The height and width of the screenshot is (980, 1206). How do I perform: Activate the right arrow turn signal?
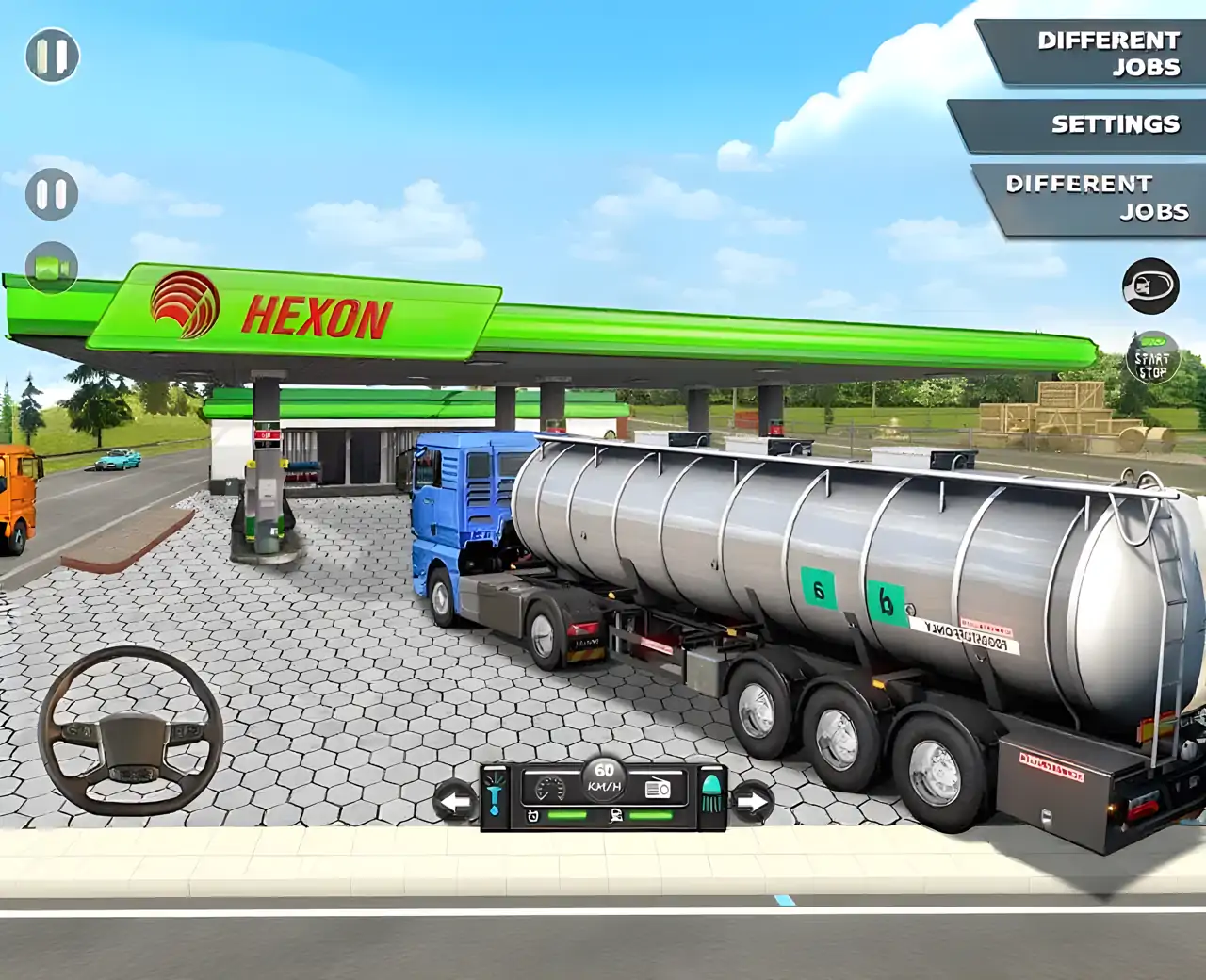[752, 802]
